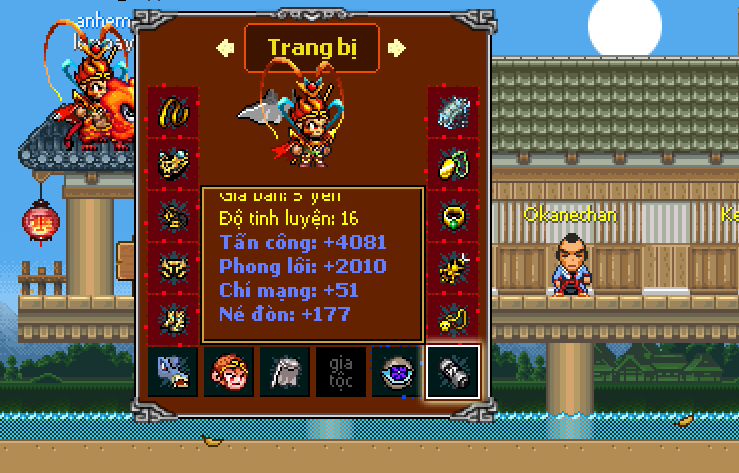Image resolution: width=739 pixels, height=473 pixels.
Task: Go to next tab with right arrow
Action: tap(397, 47)
